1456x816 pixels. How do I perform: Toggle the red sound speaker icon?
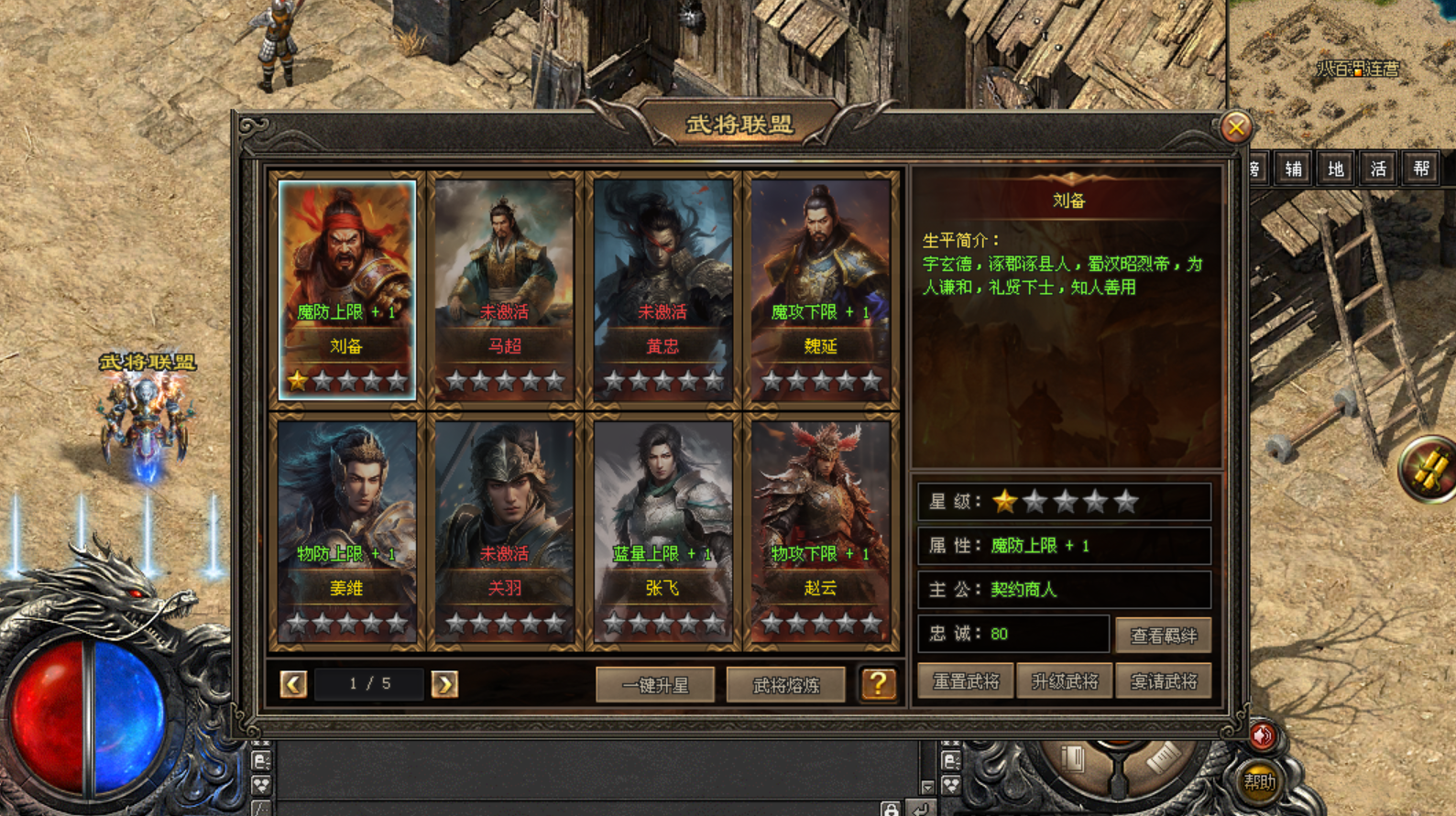coord(1263,735)
